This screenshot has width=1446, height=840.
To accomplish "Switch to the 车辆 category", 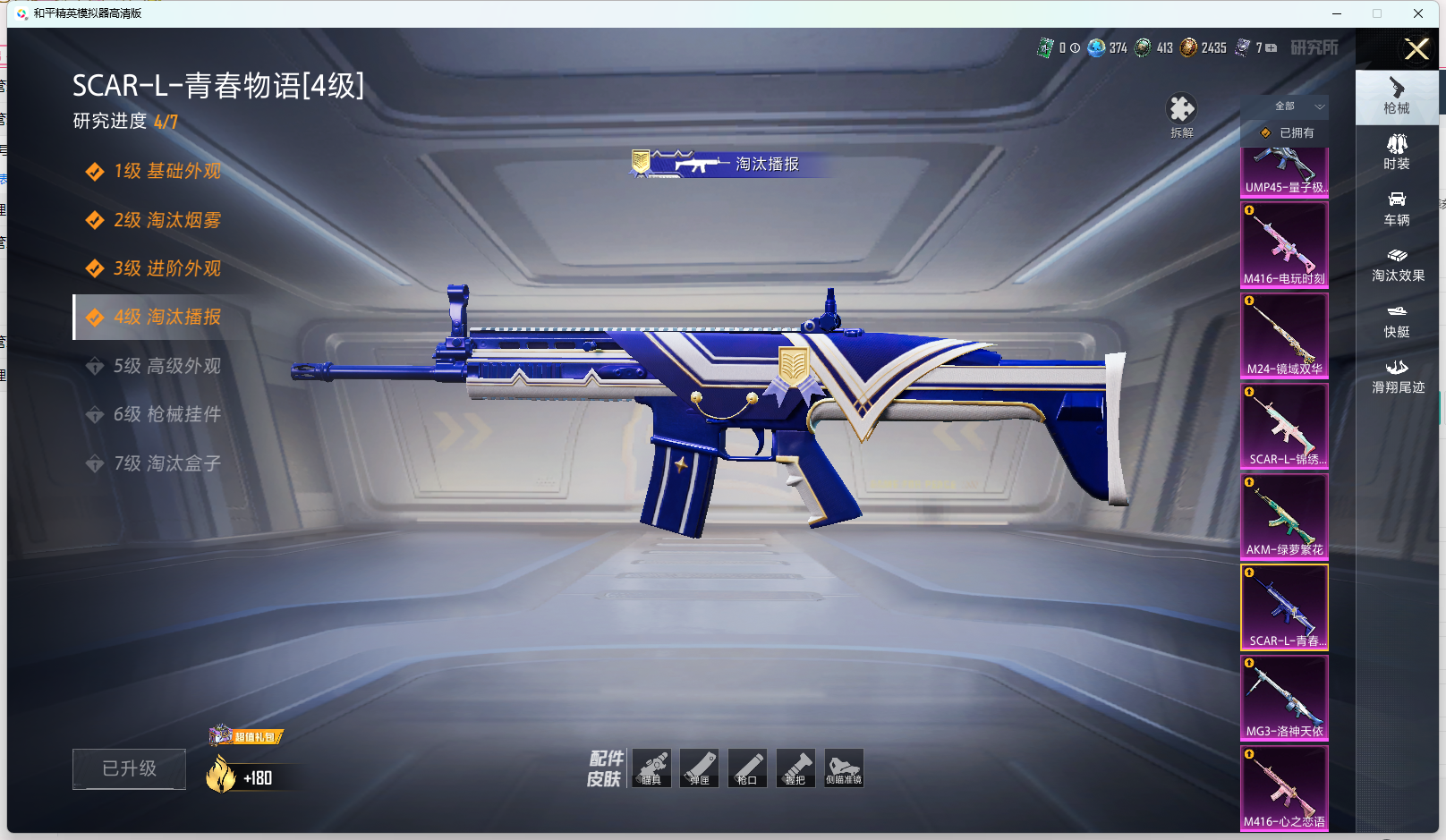I will (1397, 208).
